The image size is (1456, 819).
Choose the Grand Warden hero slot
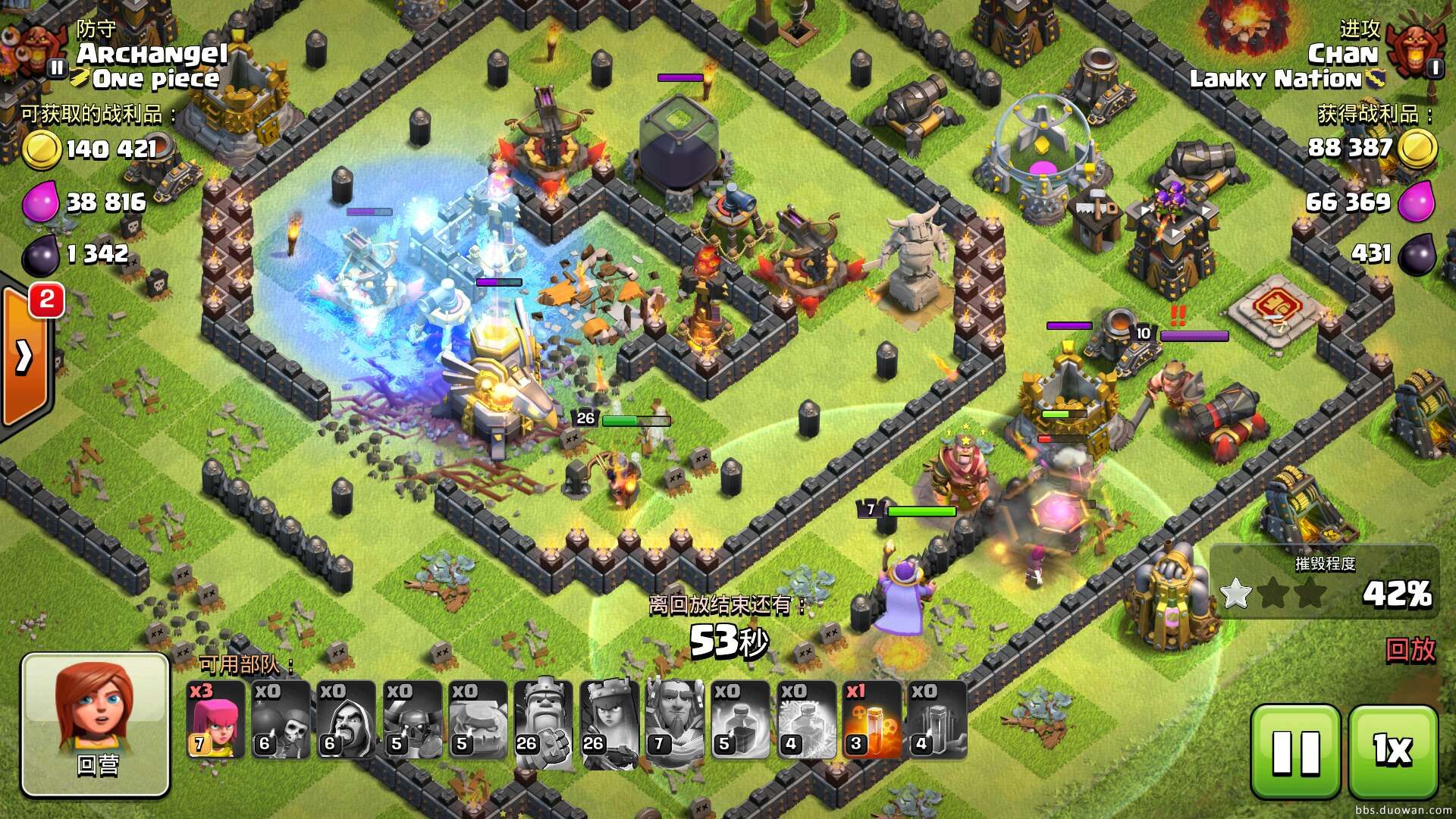675,720
